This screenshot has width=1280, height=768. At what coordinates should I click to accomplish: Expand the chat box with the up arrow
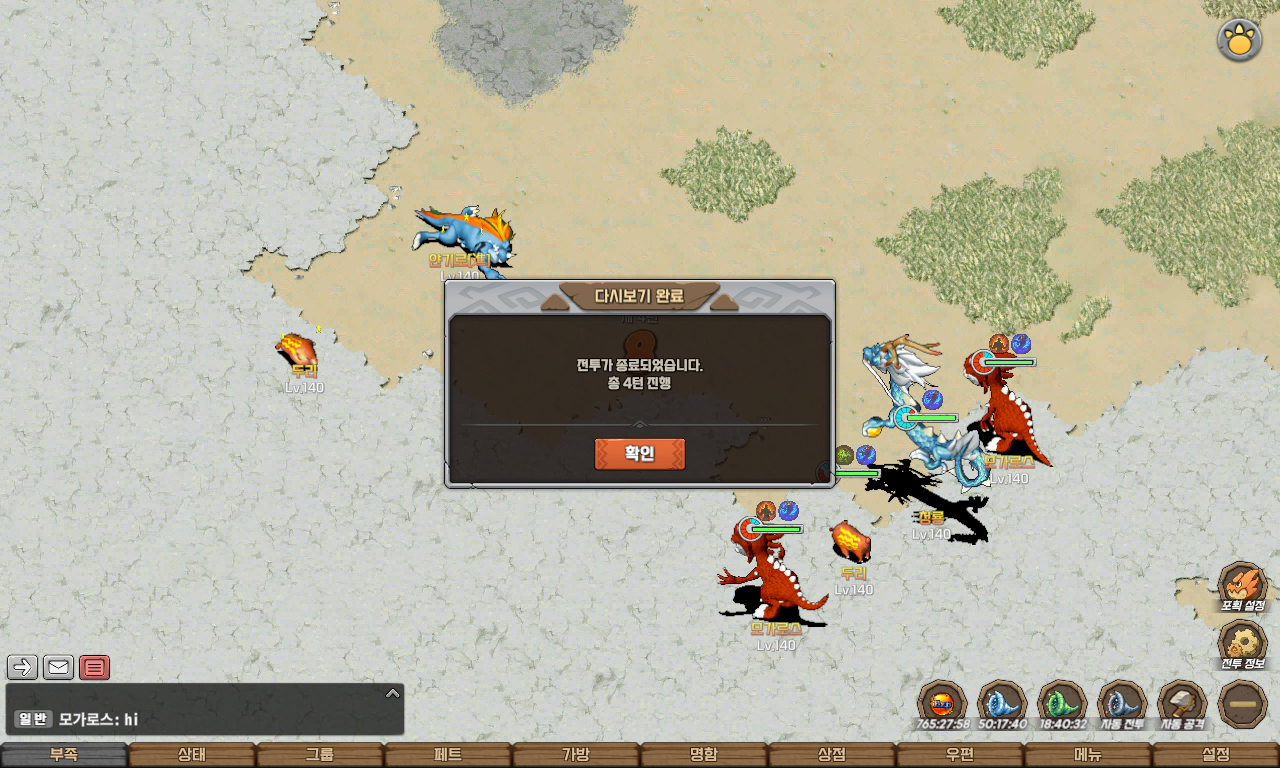[393, 693]
